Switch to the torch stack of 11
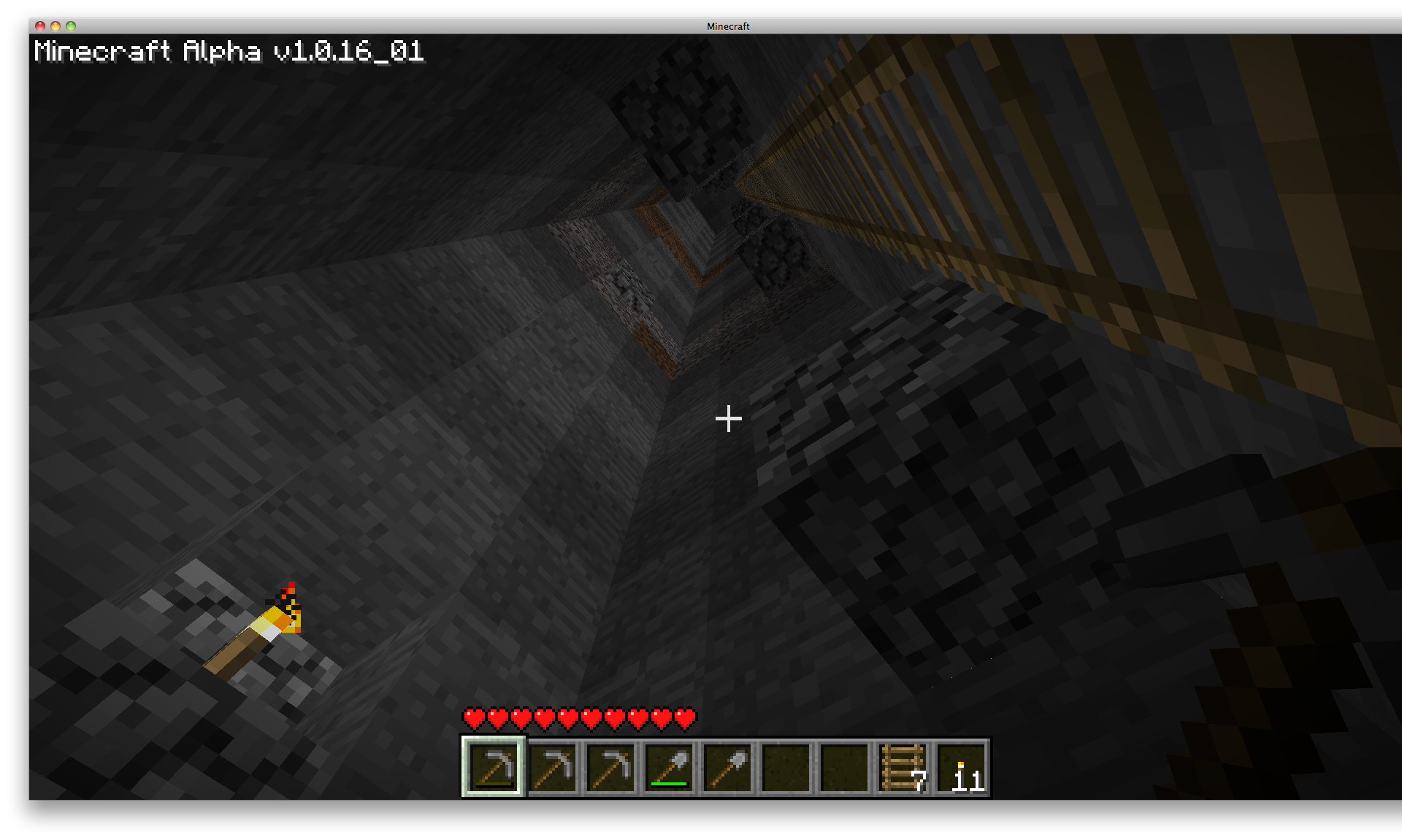The image size is (1402, 840). tap(961, 767)
